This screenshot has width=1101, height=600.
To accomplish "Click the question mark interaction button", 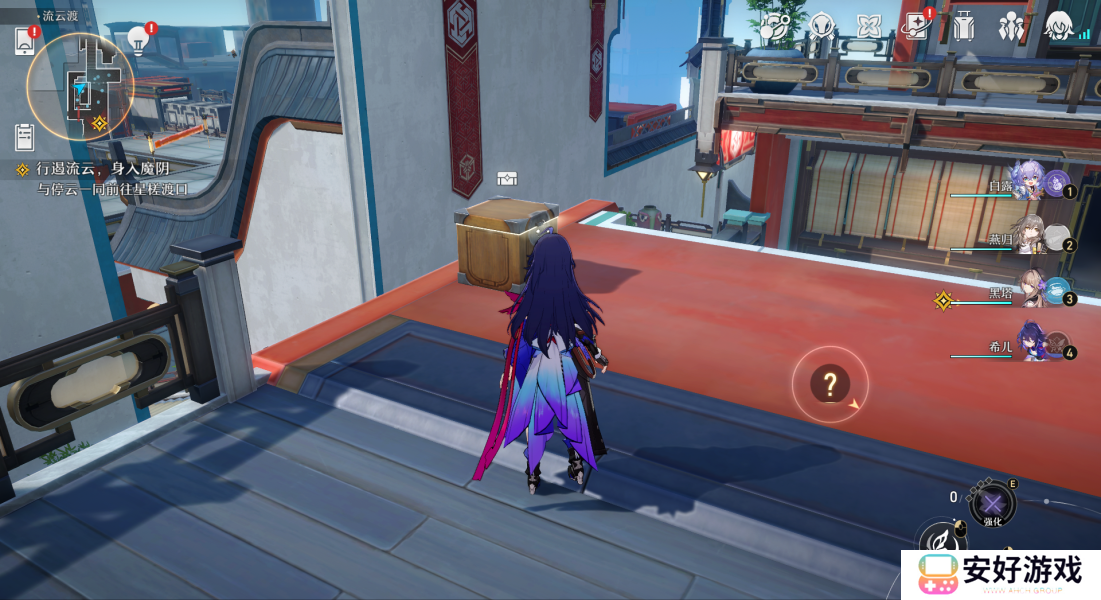I will (830, 382).
